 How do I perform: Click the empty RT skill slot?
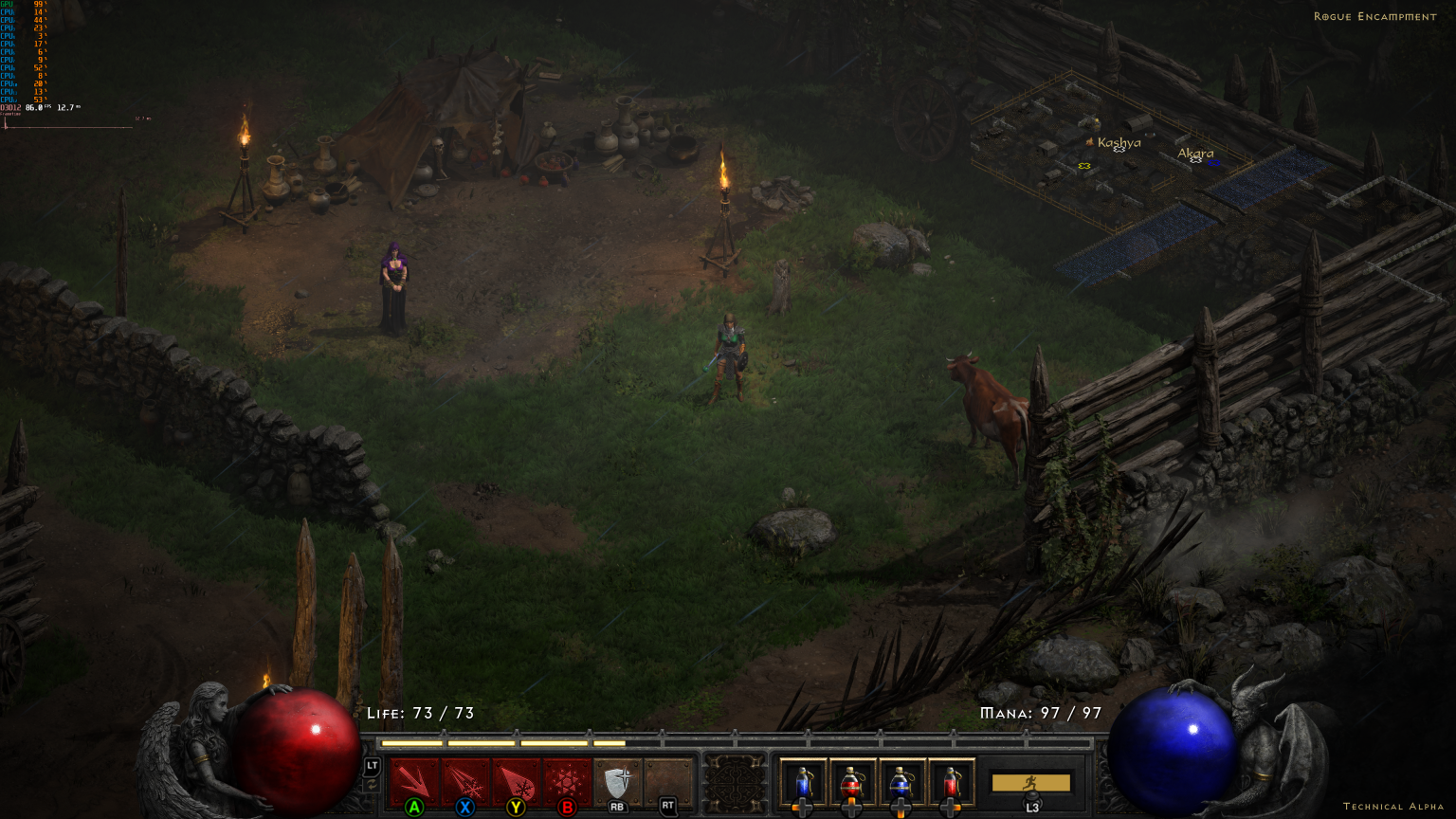[667, 779]
